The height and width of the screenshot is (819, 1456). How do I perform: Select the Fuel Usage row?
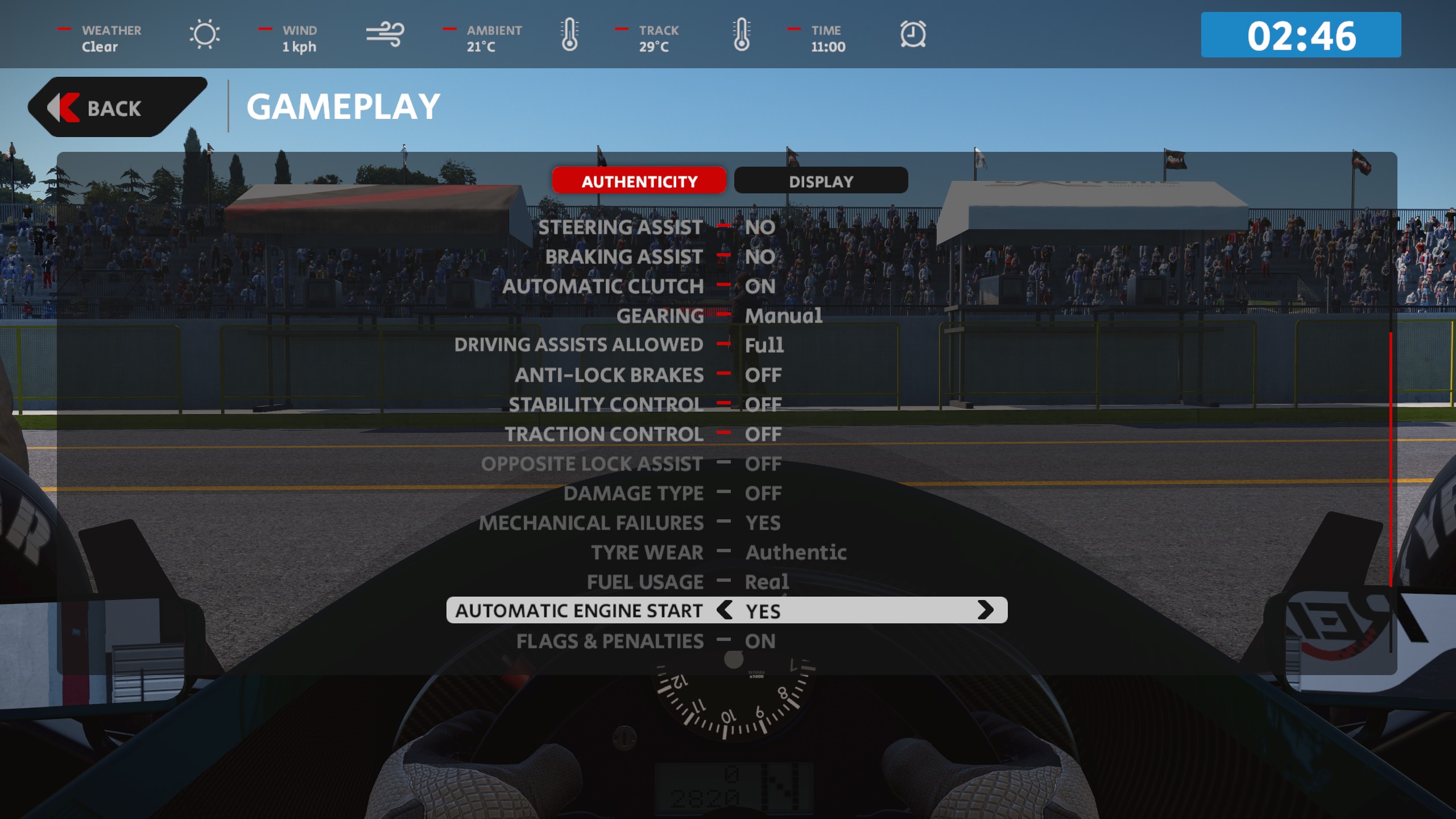[645, 582]
